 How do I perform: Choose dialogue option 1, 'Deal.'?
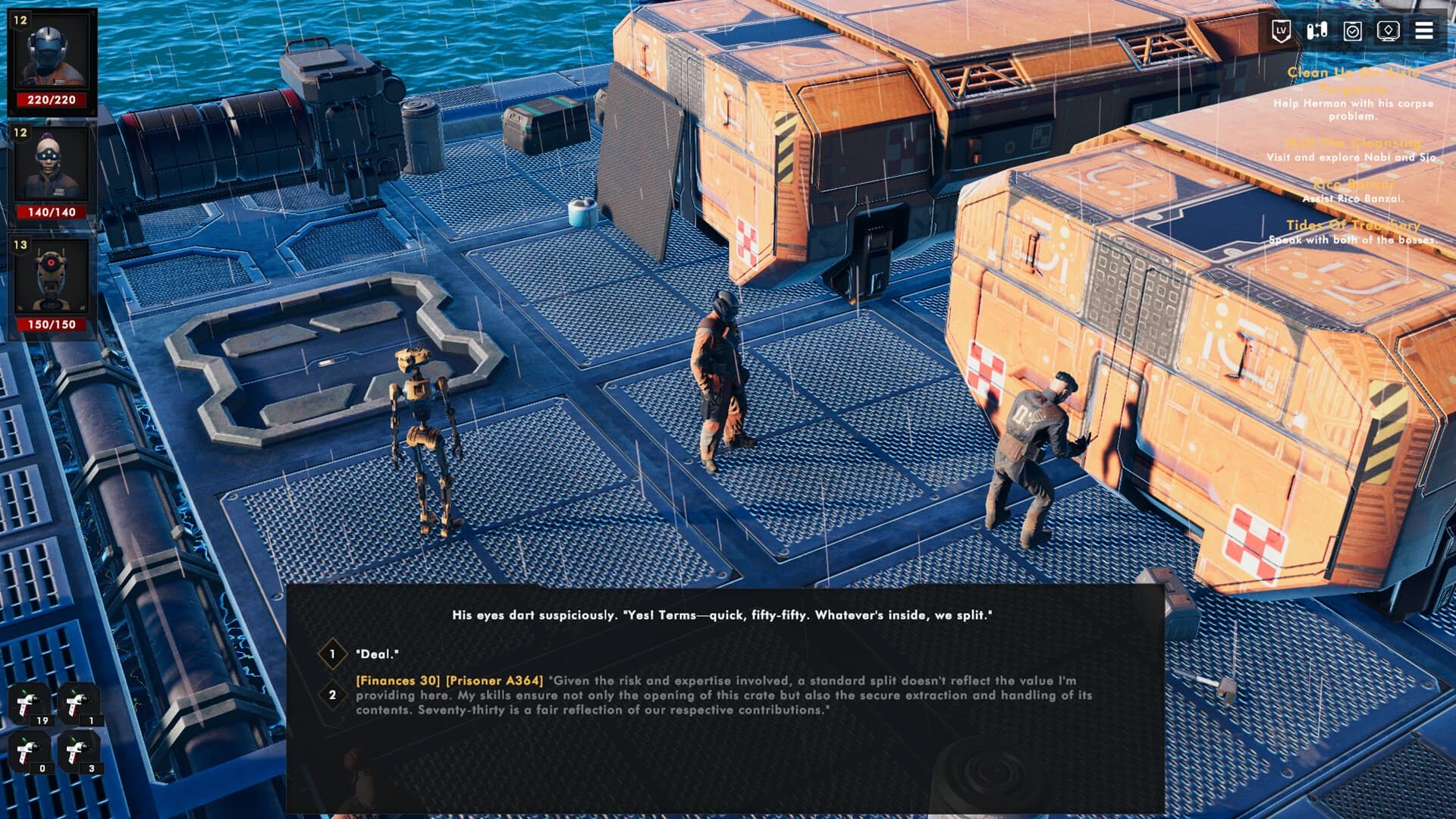tap(379, 651)
